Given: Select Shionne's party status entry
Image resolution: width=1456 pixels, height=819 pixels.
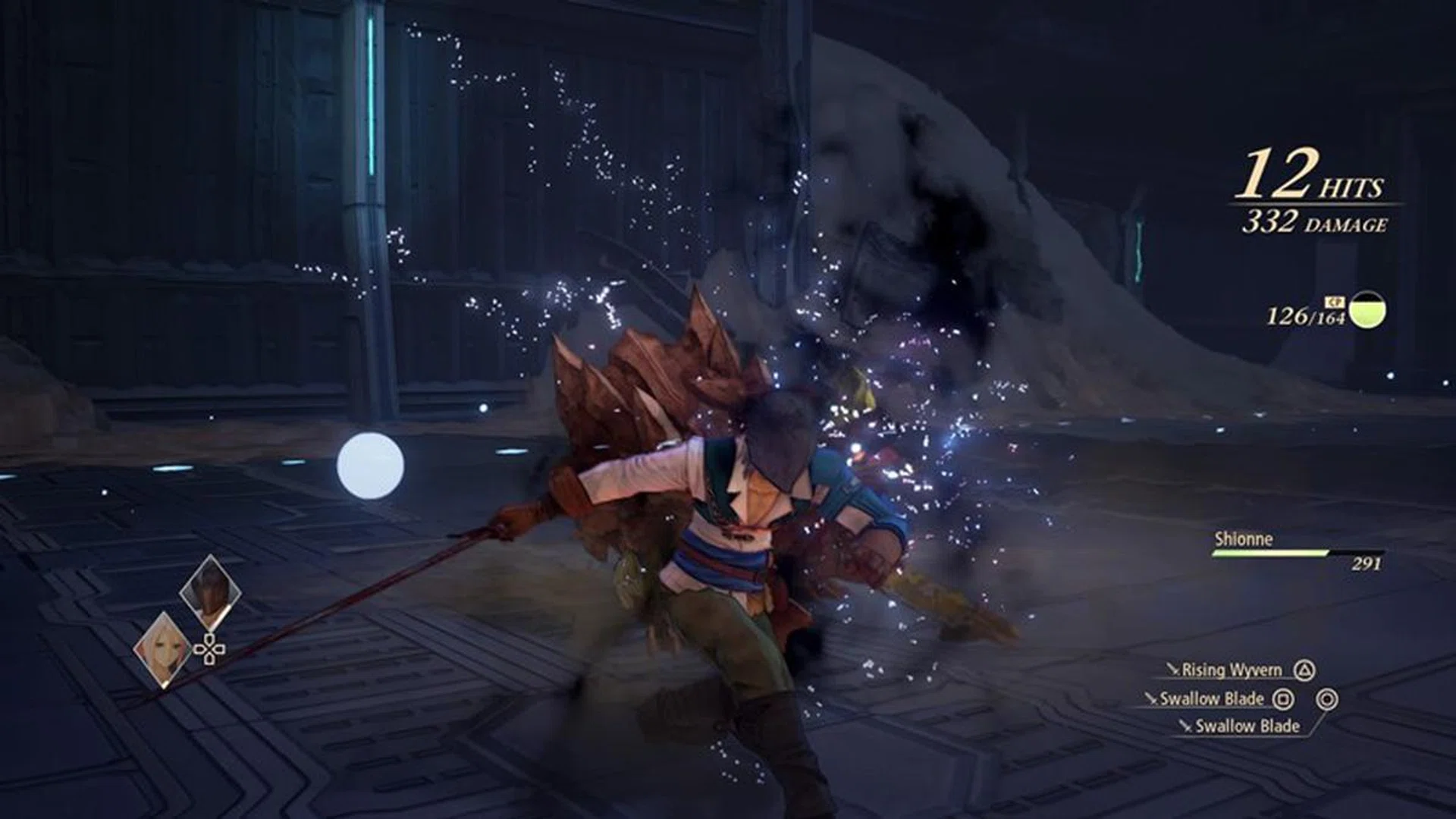Looking at the screenshot, I should click(1297, 550).
